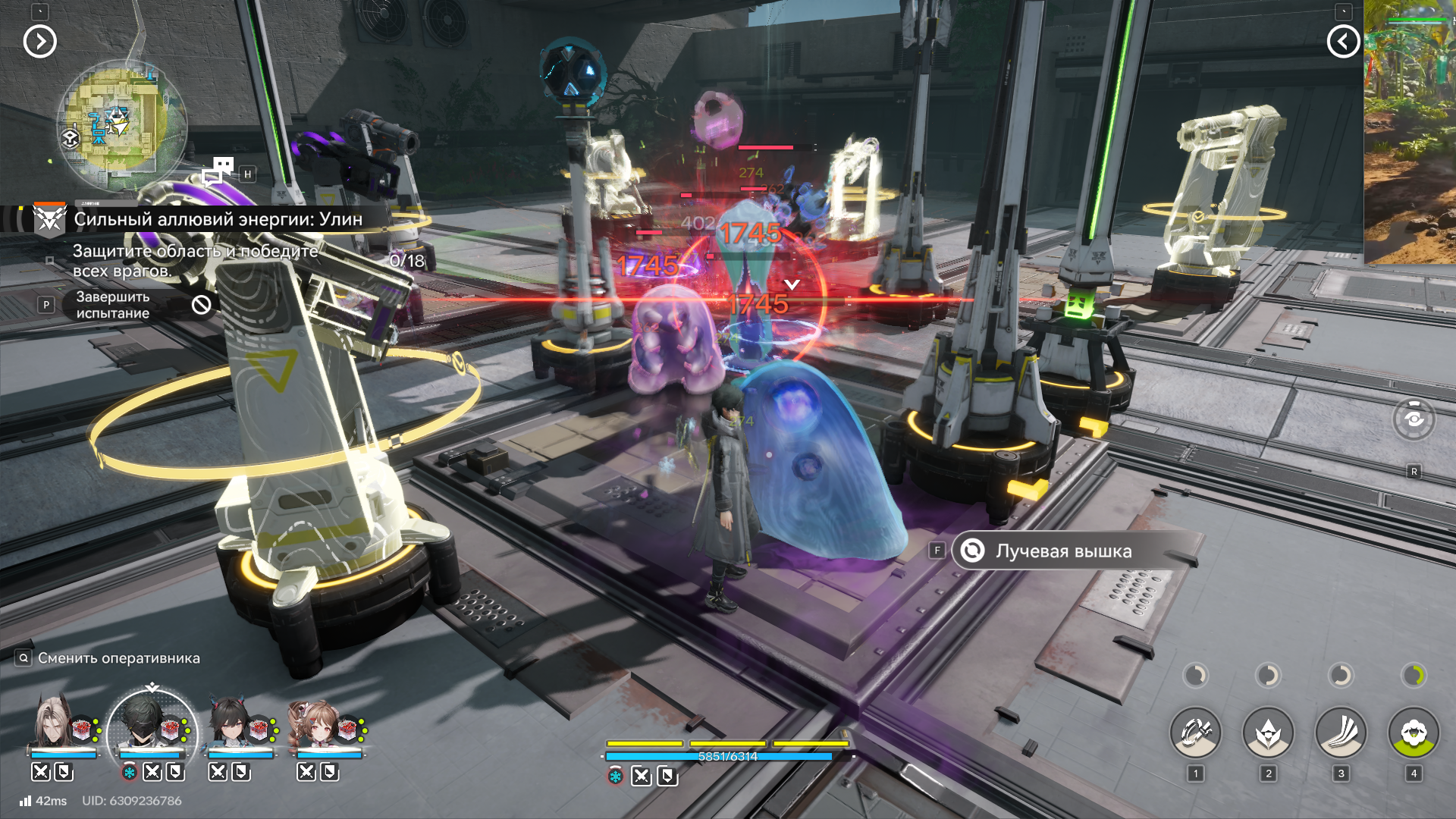Click Завершить испытание to end the trial
This screenshot has width=1456, height=819.
(113, 305)
